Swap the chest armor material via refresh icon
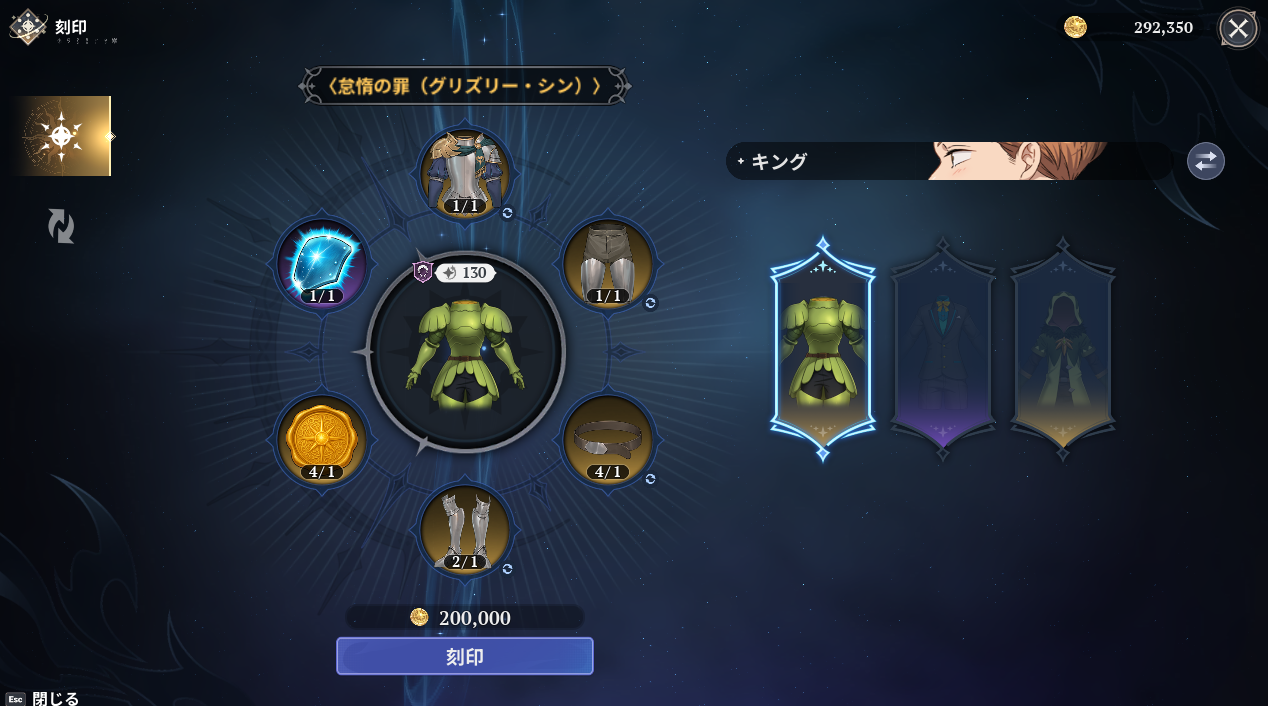Screen dimensions: 1268x706 click(507, 213)
